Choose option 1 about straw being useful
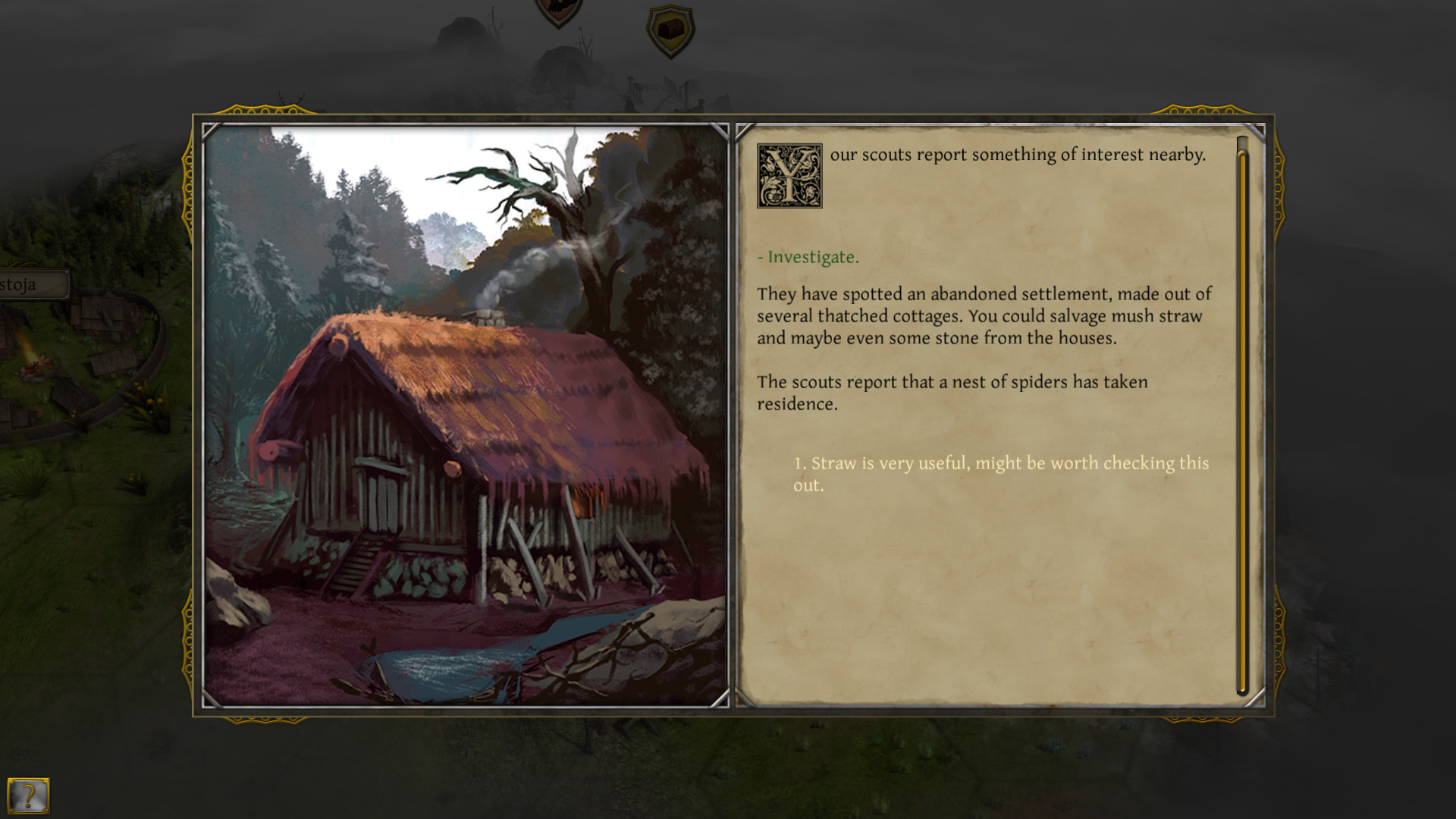 point(1001,472)
